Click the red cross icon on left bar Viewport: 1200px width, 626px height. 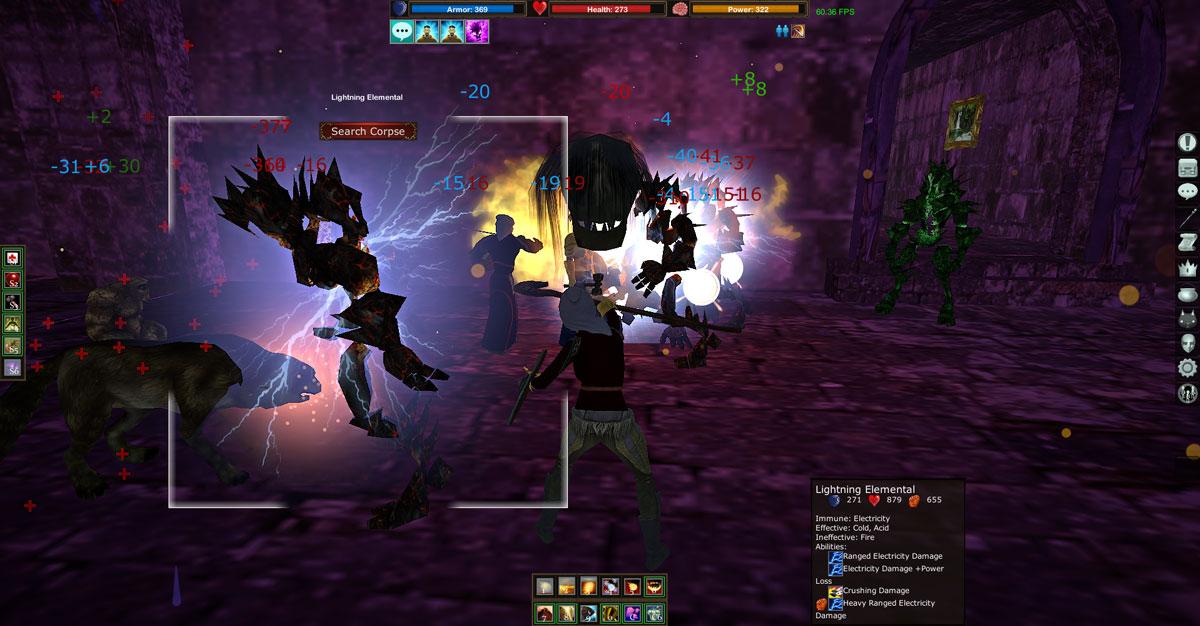click(x=14, y=259)
